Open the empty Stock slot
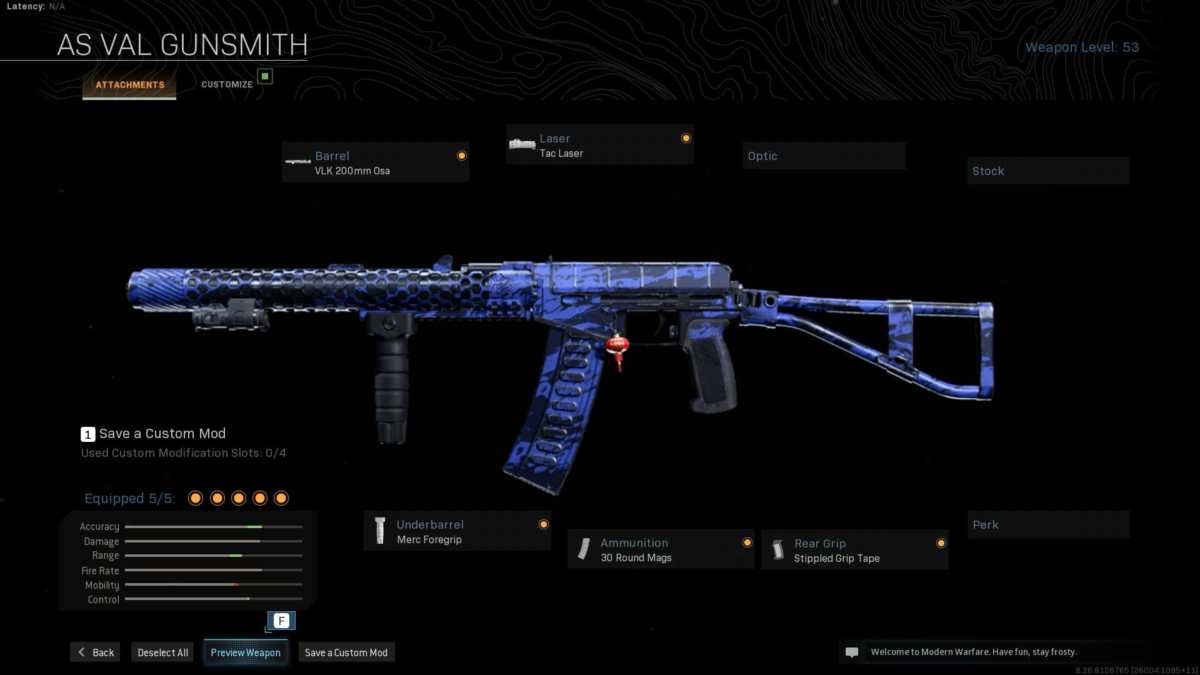This screenshot has width=1200, height=675. coord(1048,171)
